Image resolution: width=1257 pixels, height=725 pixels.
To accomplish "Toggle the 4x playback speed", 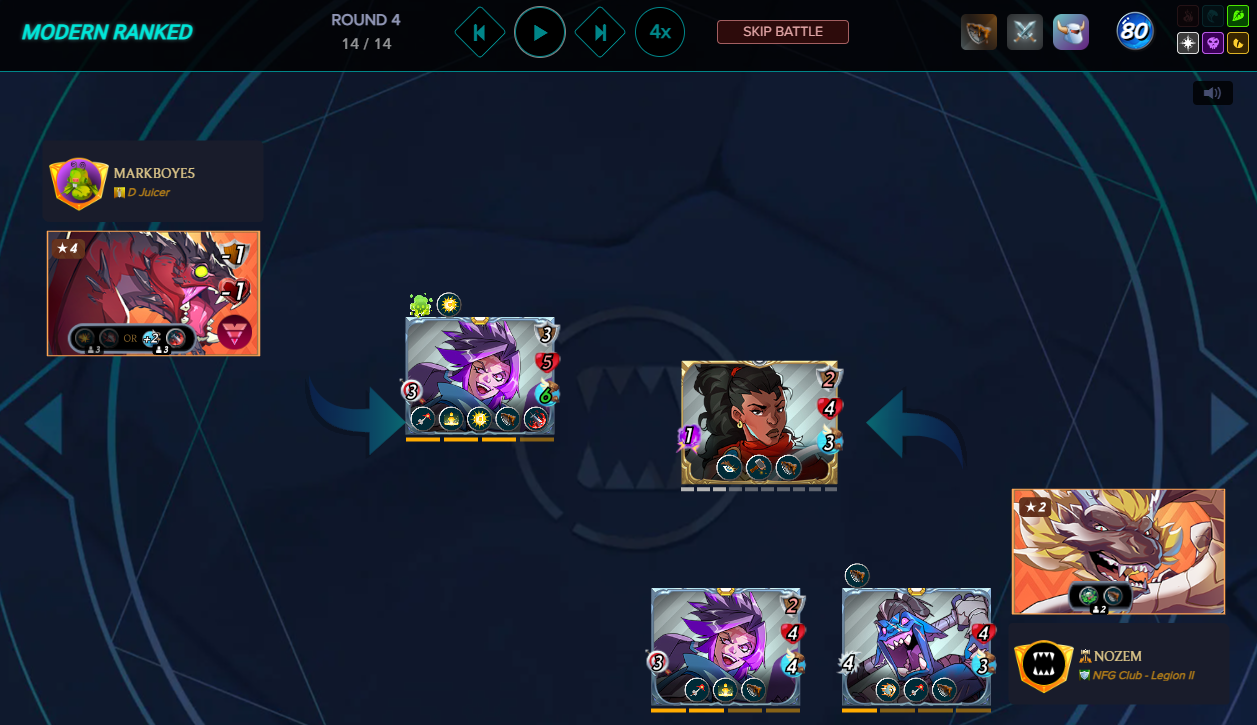I will 660,32.
